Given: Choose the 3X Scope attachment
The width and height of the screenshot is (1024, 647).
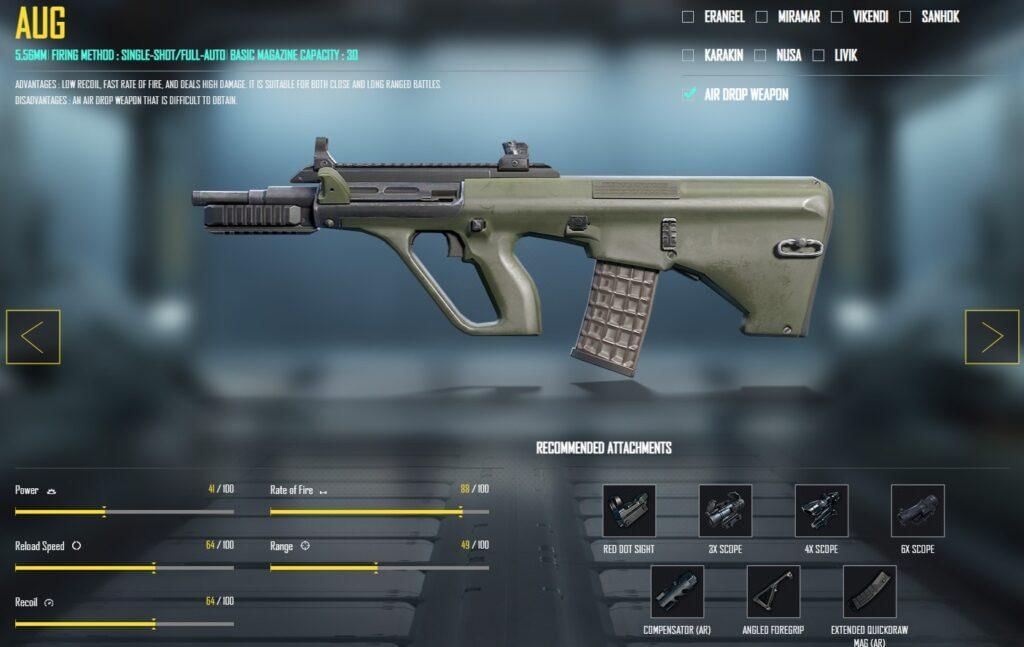Looking at the screenshot, I should [725, 511].
